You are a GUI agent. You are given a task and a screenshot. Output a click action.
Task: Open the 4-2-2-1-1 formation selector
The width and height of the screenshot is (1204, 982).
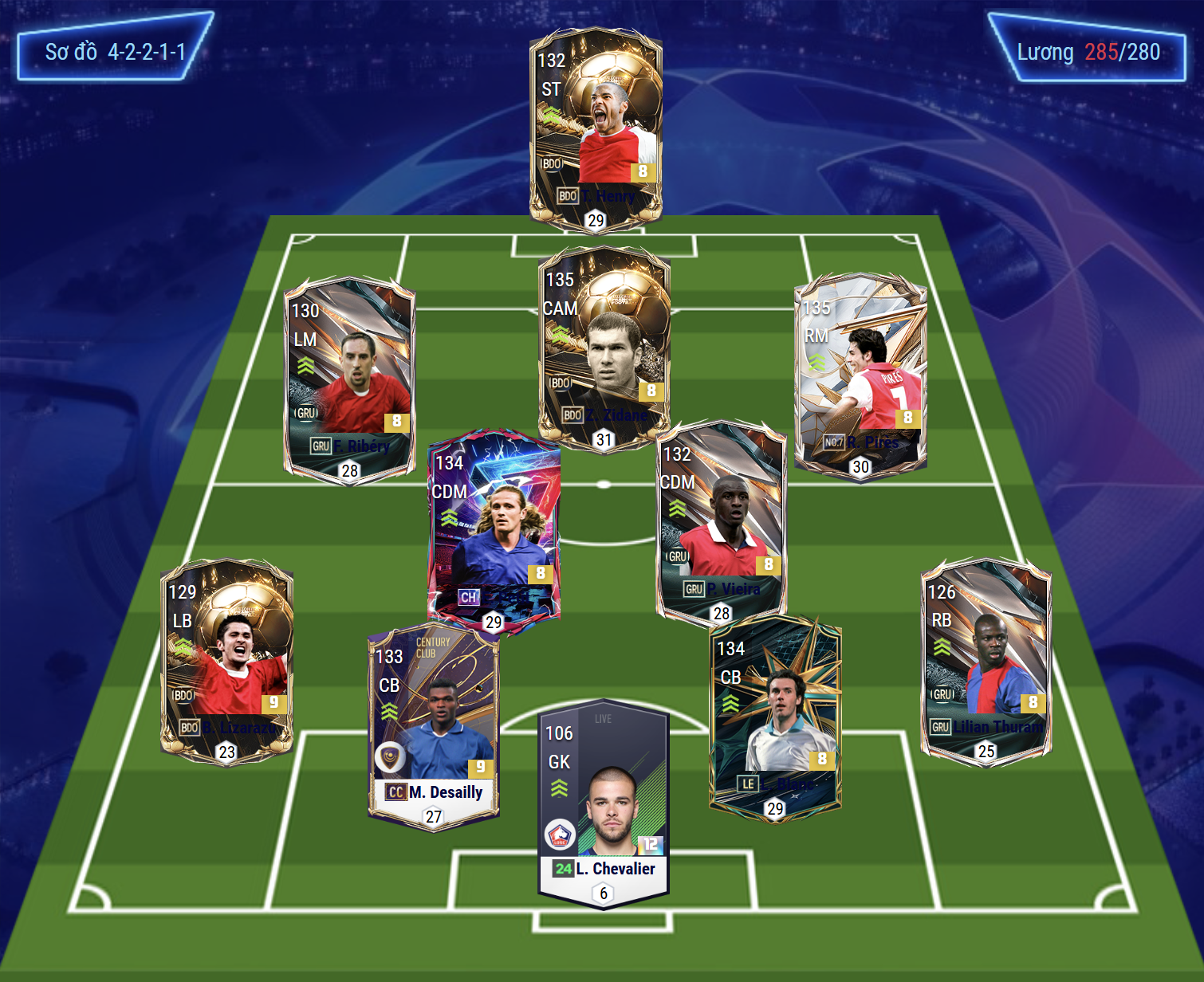(115, 52)
